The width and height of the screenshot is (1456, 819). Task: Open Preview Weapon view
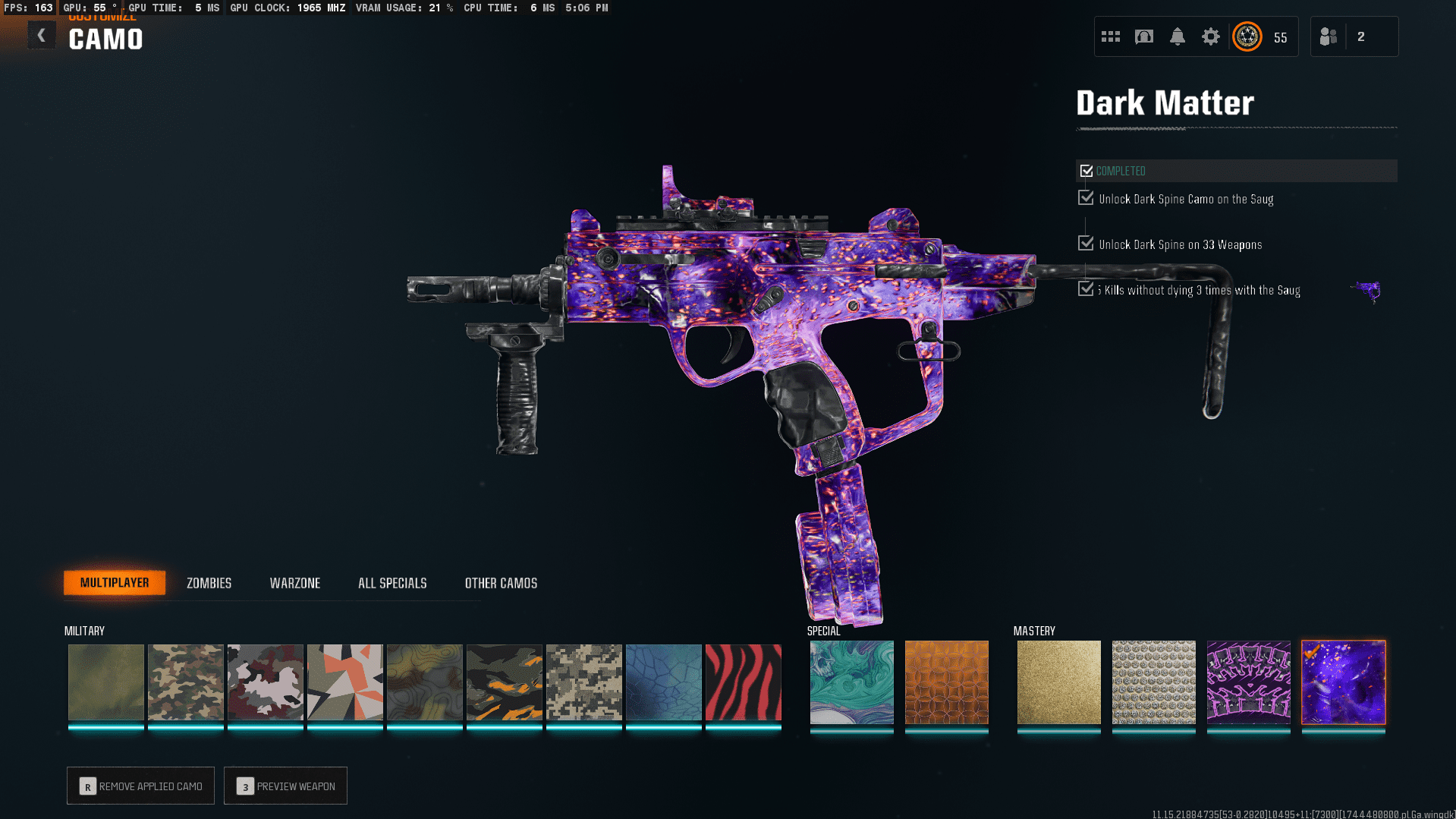285,786
